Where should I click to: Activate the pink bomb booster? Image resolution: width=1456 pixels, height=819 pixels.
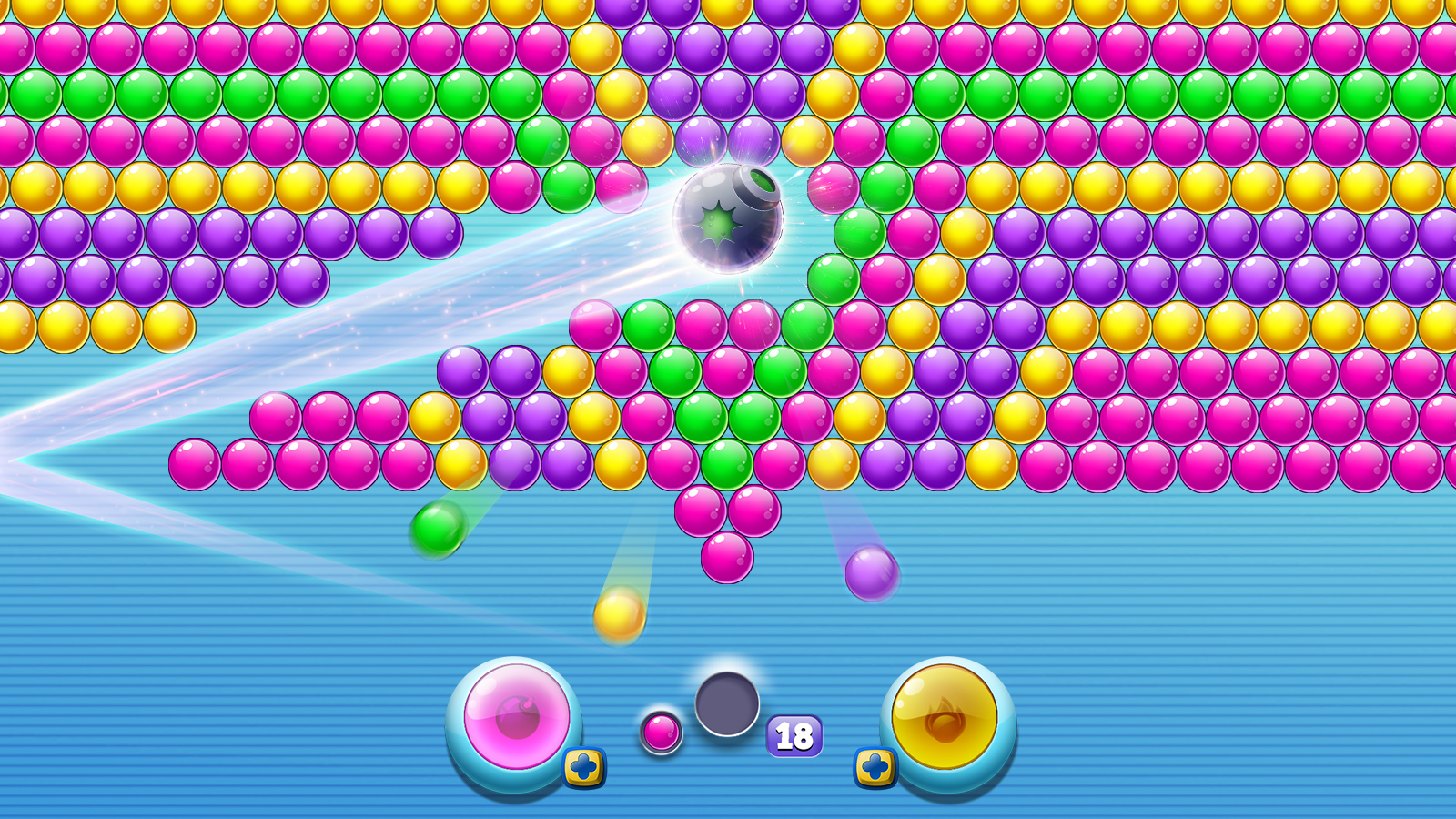point(514,719)
